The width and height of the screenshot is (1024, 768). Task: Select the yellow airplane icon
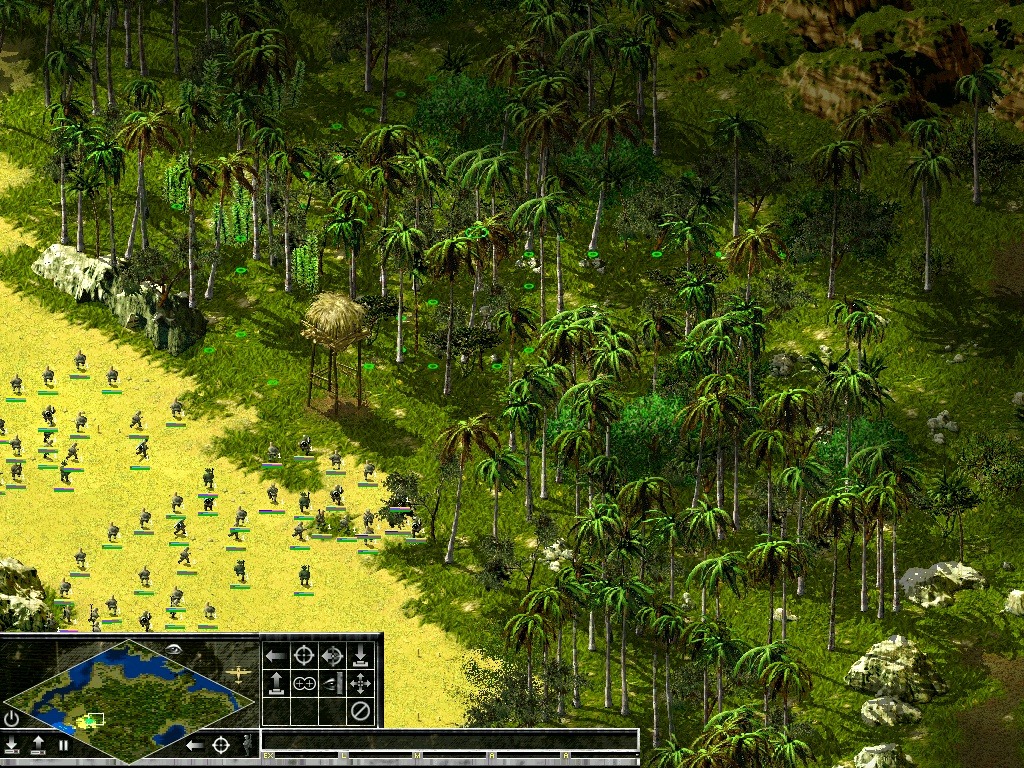point(238,675)
